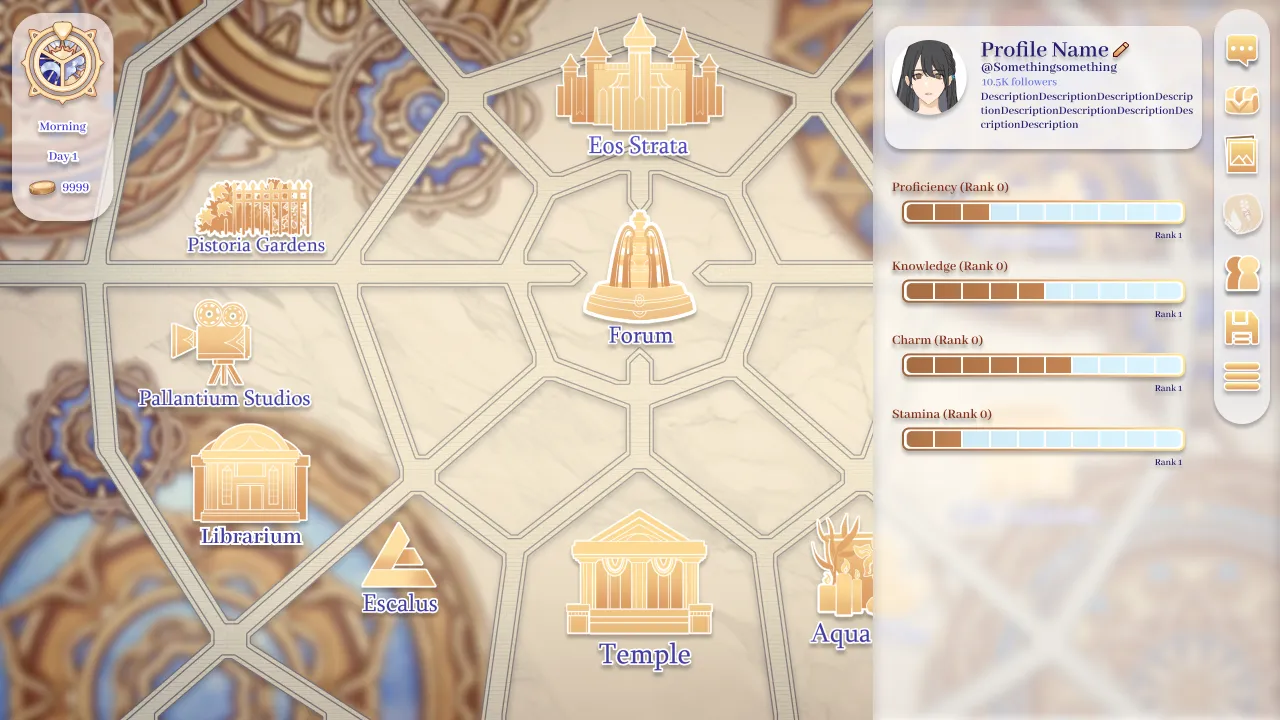Open the chat messages panel
The image size is (1280, 720).
point(1241,51)
